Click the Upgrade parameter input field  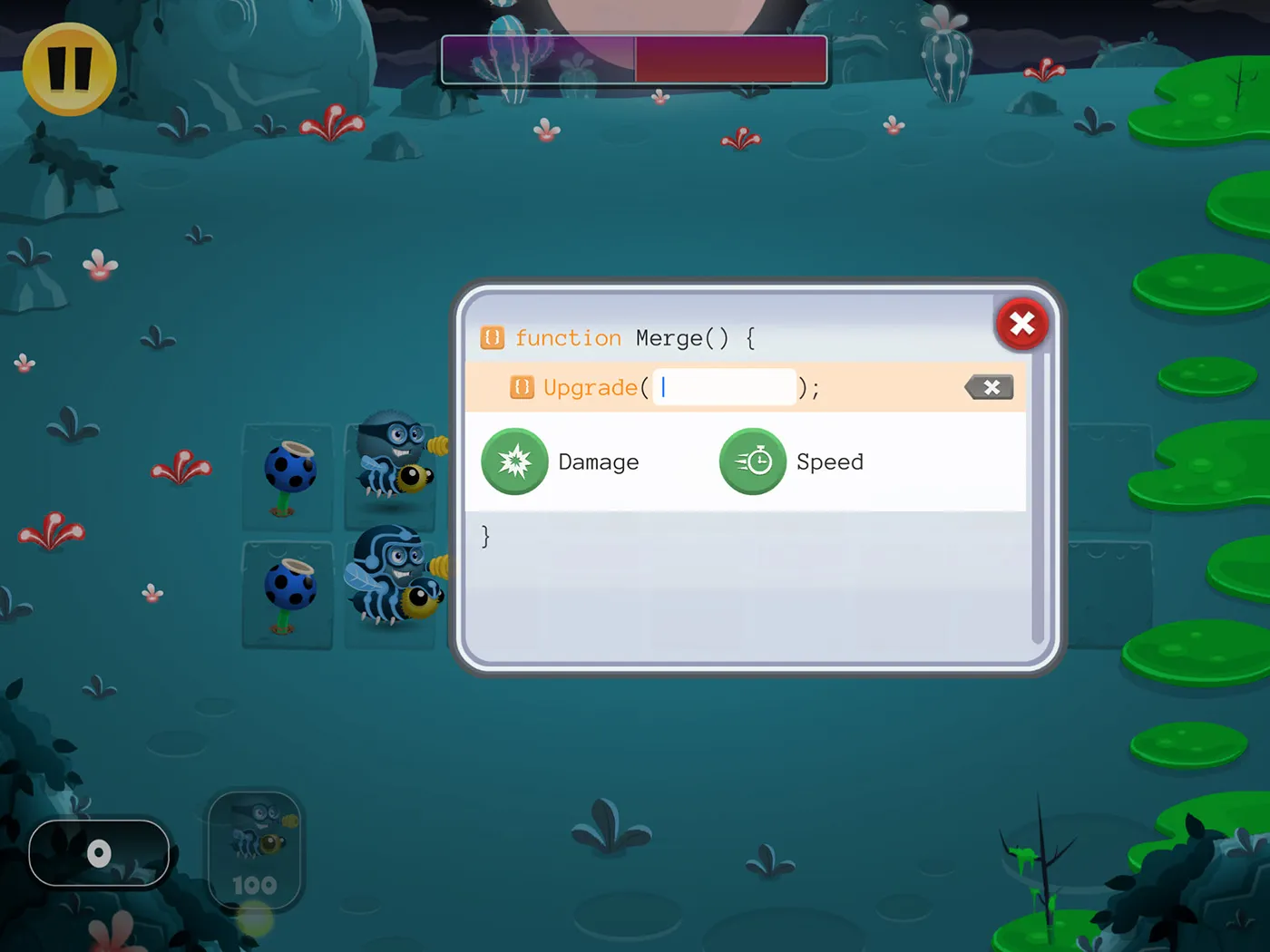tap(724, 387)
